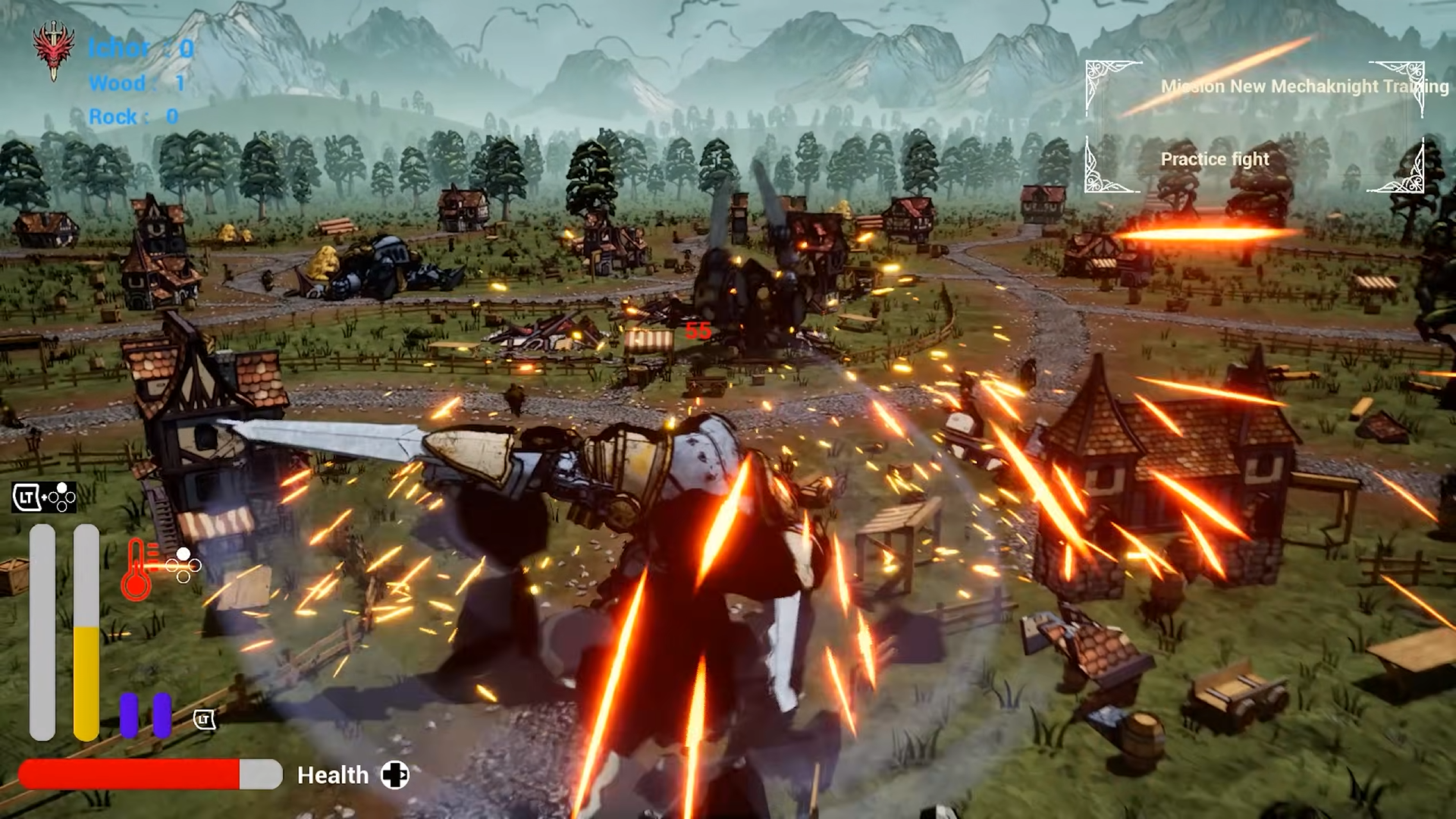Viewport: 1456px width, 819px height.
Task: Open the health cross icon beside Health
Action: coord(395,775)
